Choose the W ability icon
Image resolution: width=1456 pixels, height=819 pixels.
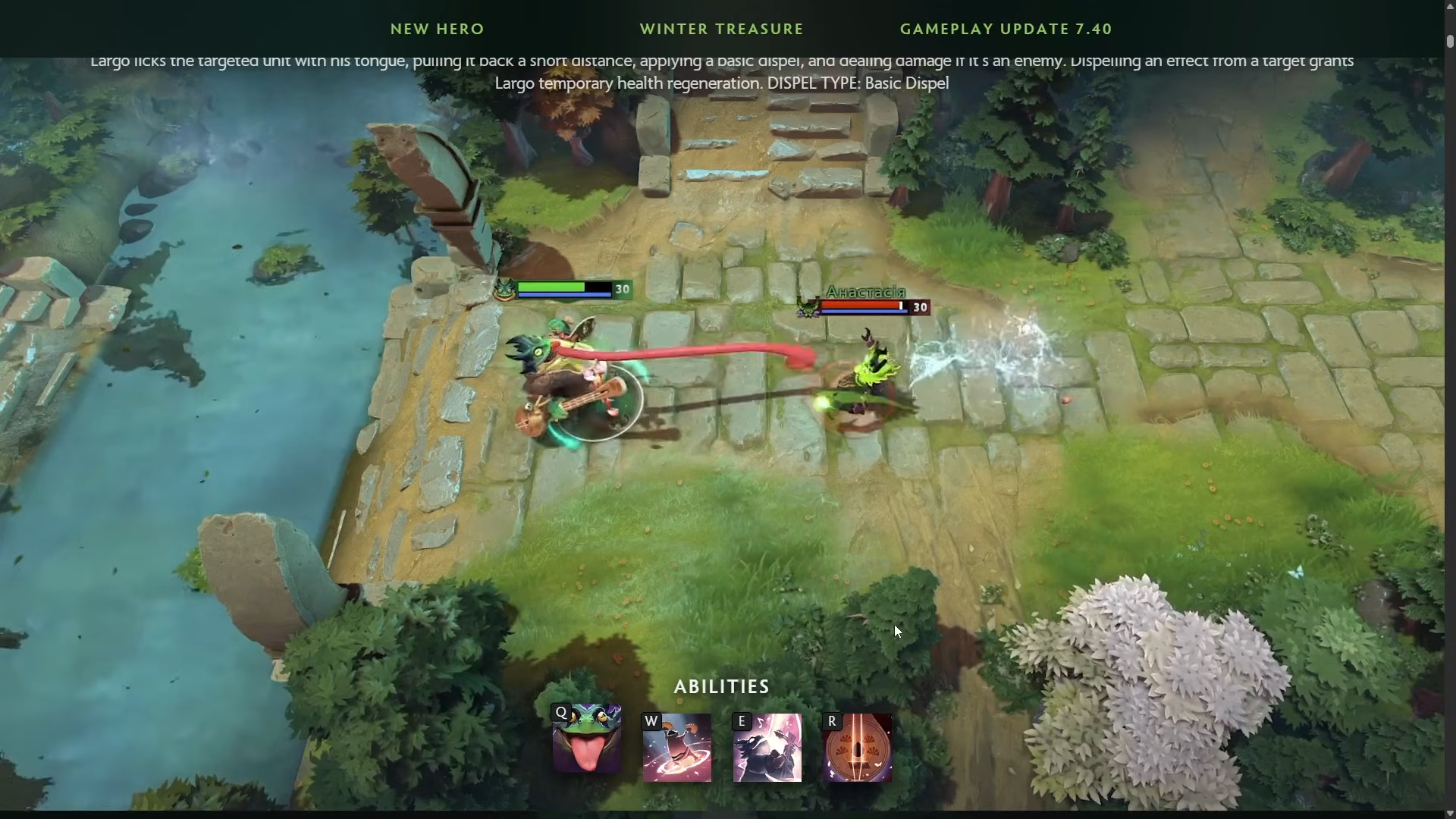pyautogui.click(x=676, y=747)
